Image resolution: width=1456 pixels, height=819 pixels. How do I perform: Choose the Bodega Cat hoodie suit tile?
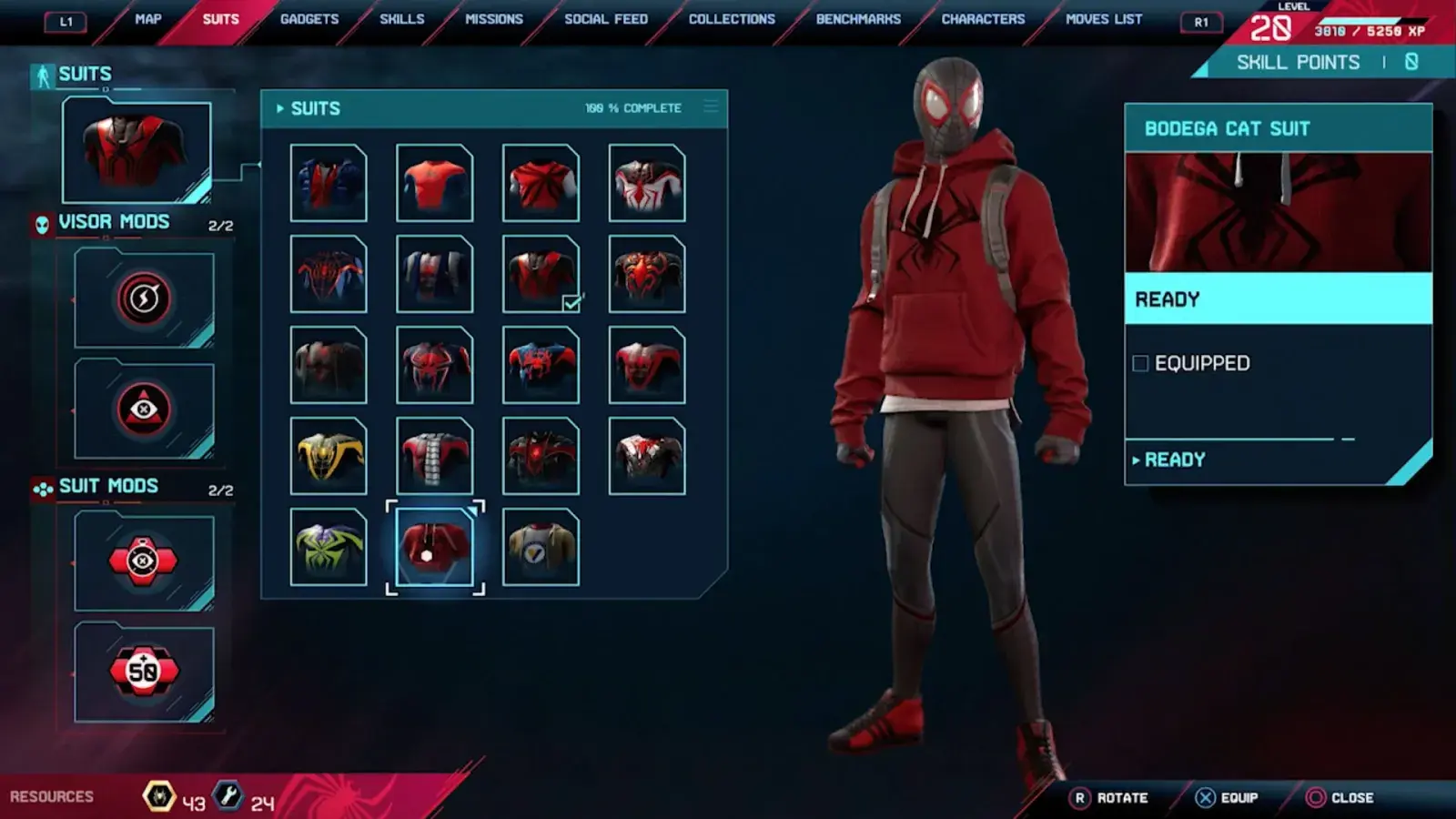click(435, 547)
